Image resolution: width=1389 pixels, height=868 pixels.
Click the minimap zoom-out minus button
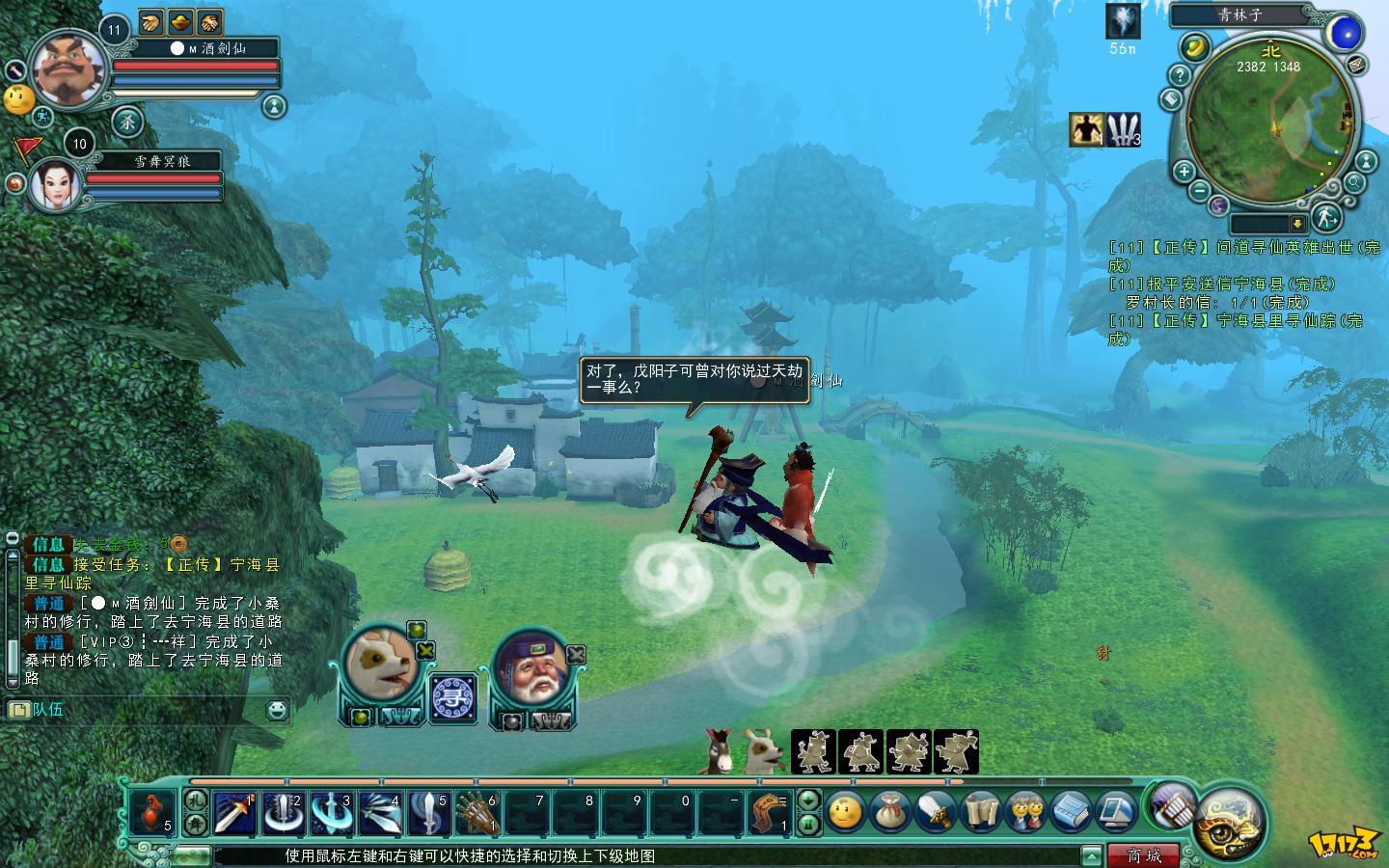(1199, 191)
